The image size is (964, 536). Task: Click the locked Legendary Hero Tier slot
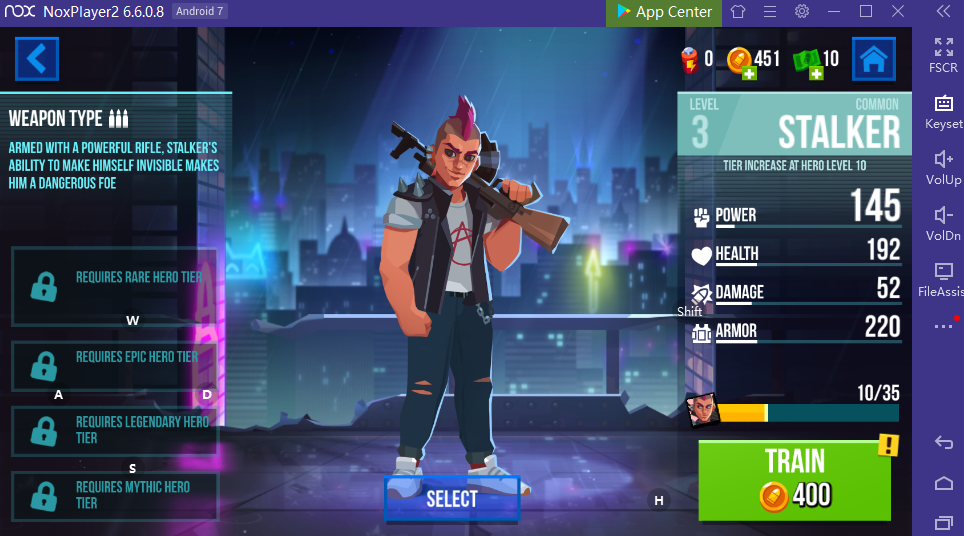(x=114, y=430)
